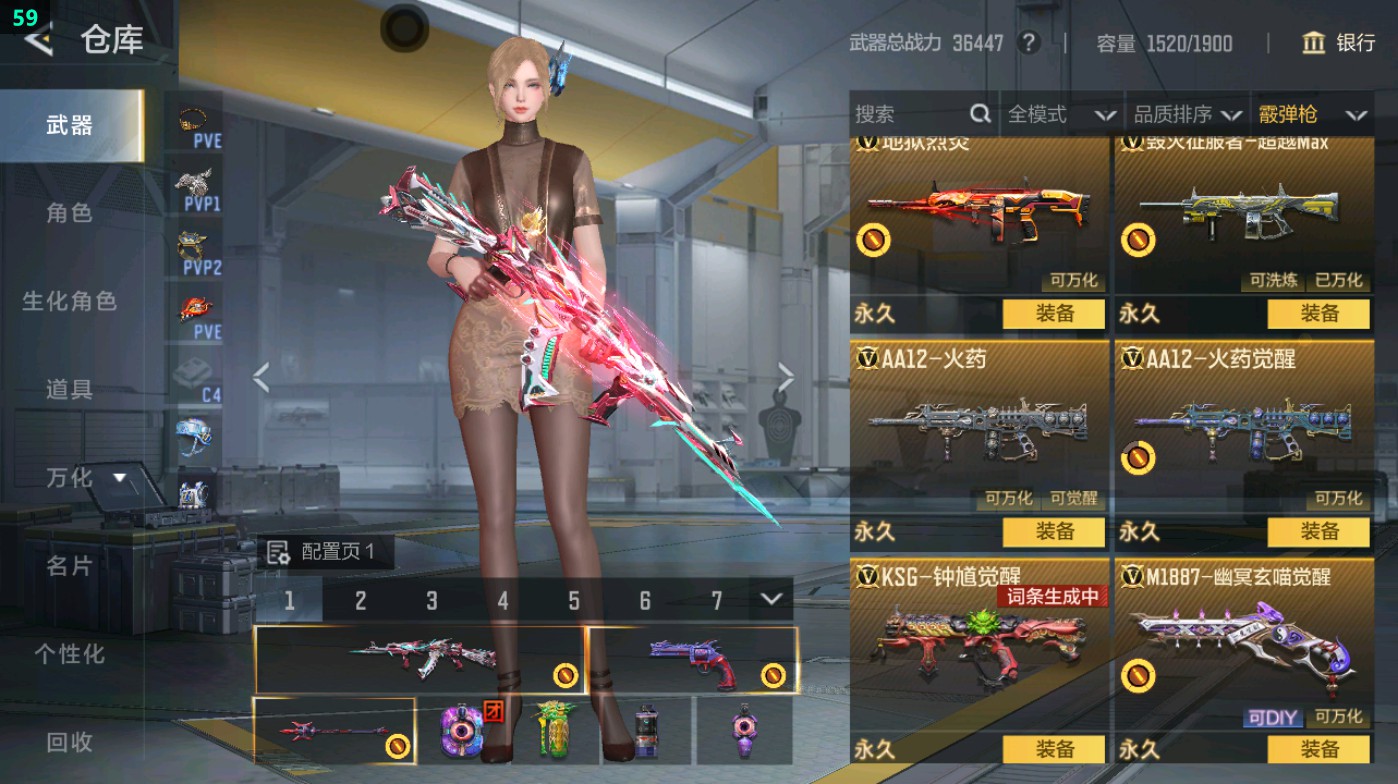Switch to loadout page 3

click(x=432, y=601)
